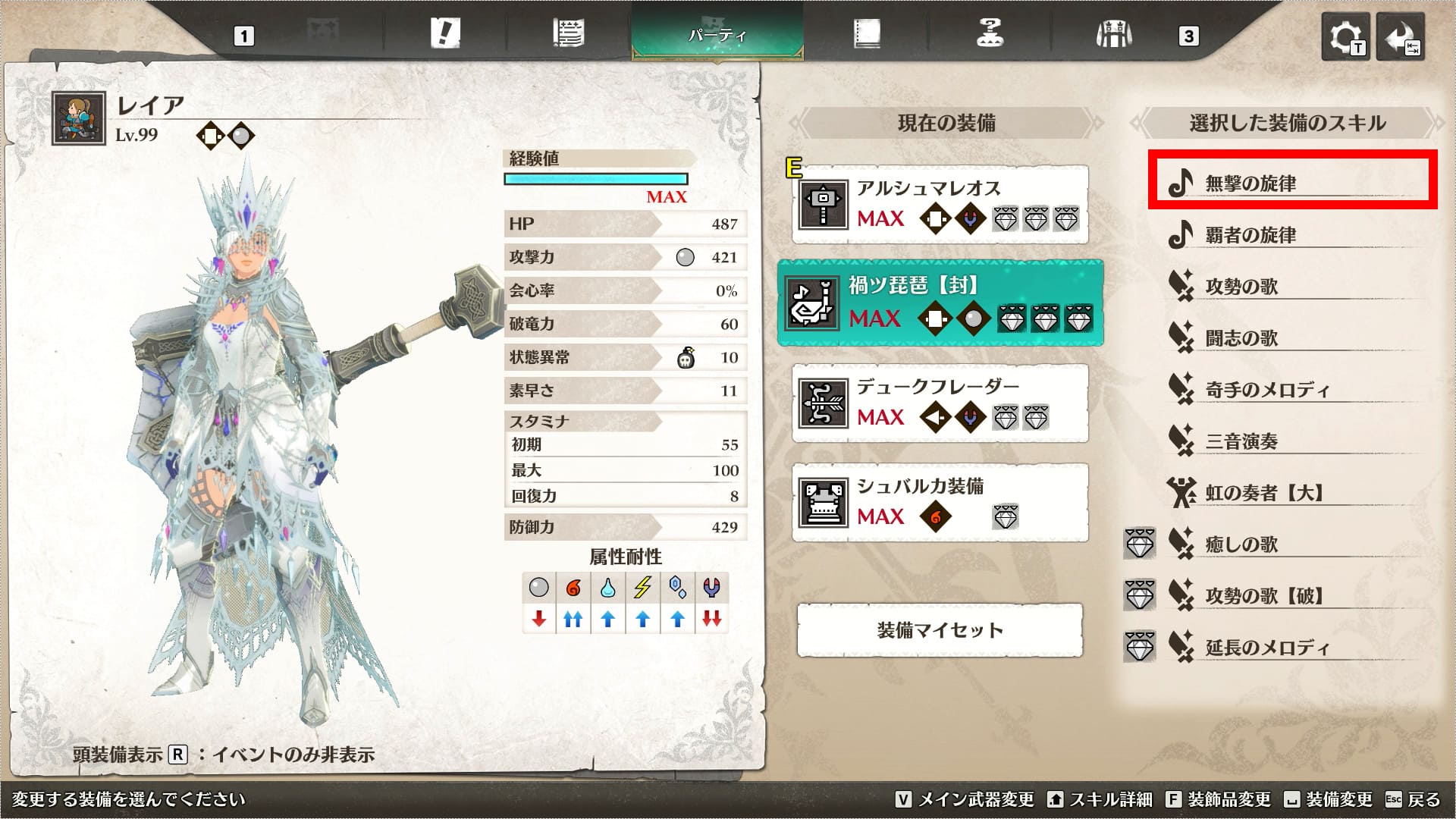Switch to the book tab
The width and height of the screenshot is (1456, 819).
click(x=866, y=34)
